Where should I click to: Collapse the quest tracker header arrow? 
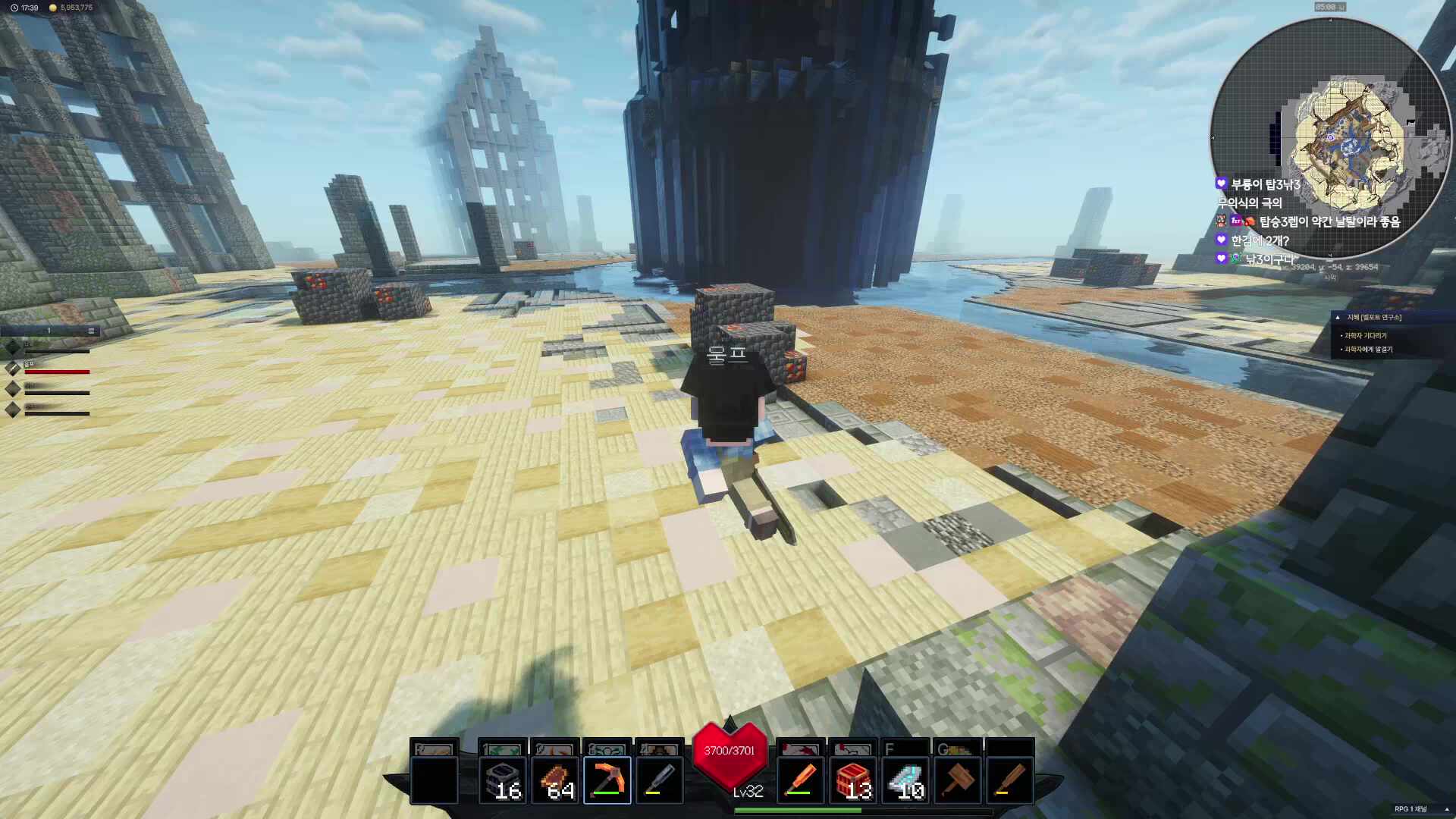1338,318
